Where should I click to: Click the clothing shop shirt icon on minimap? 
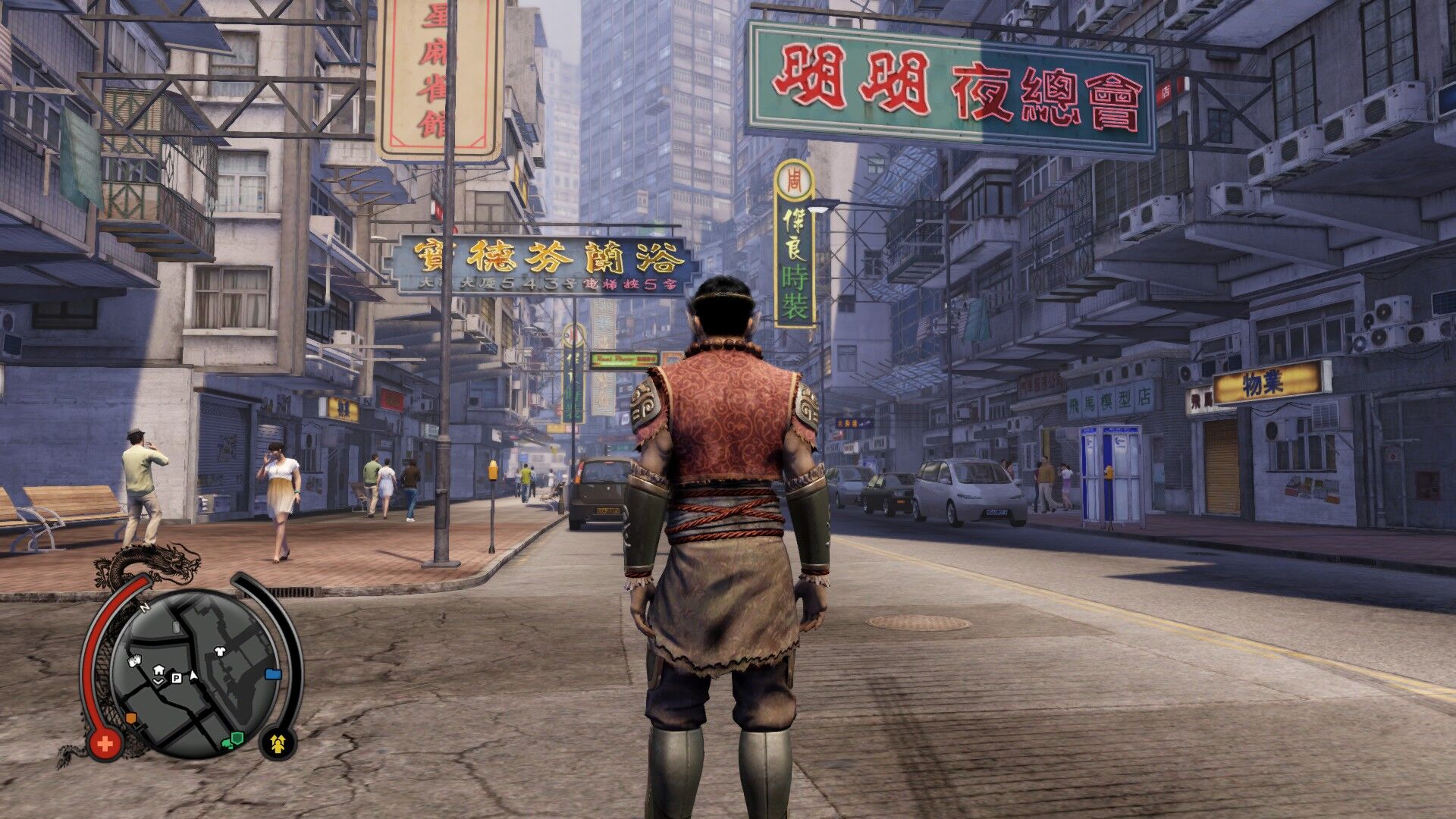point(219,651)
